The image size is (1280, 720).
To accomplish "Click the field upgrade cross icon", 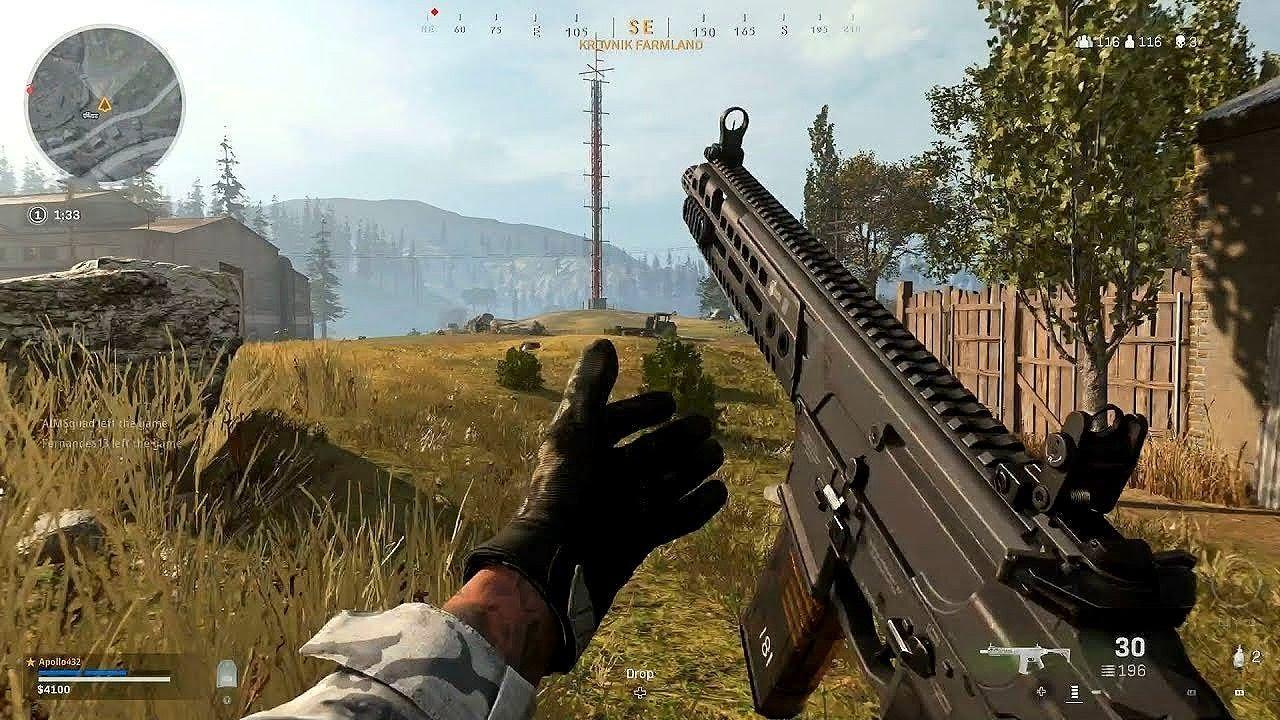I will tap(1040, 691).
